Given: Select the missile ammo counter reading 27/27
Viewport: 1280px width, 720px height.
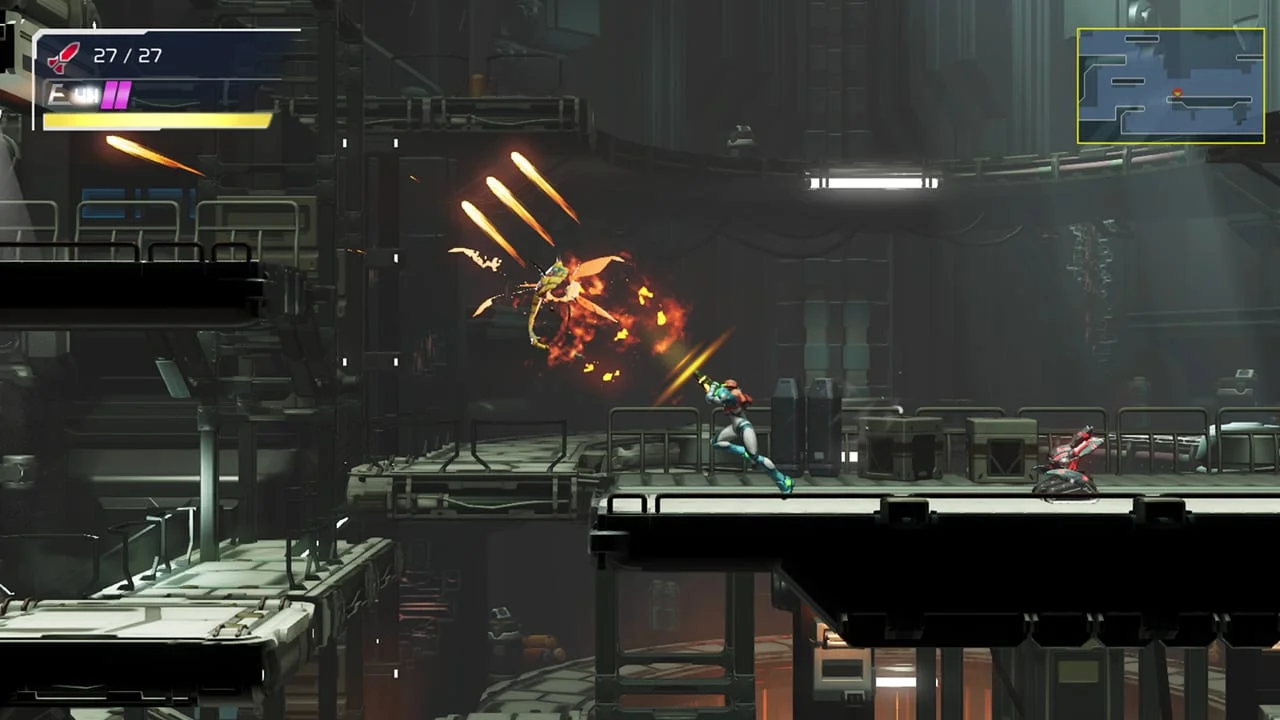Looking at the screenshot, I should [128, 54].
